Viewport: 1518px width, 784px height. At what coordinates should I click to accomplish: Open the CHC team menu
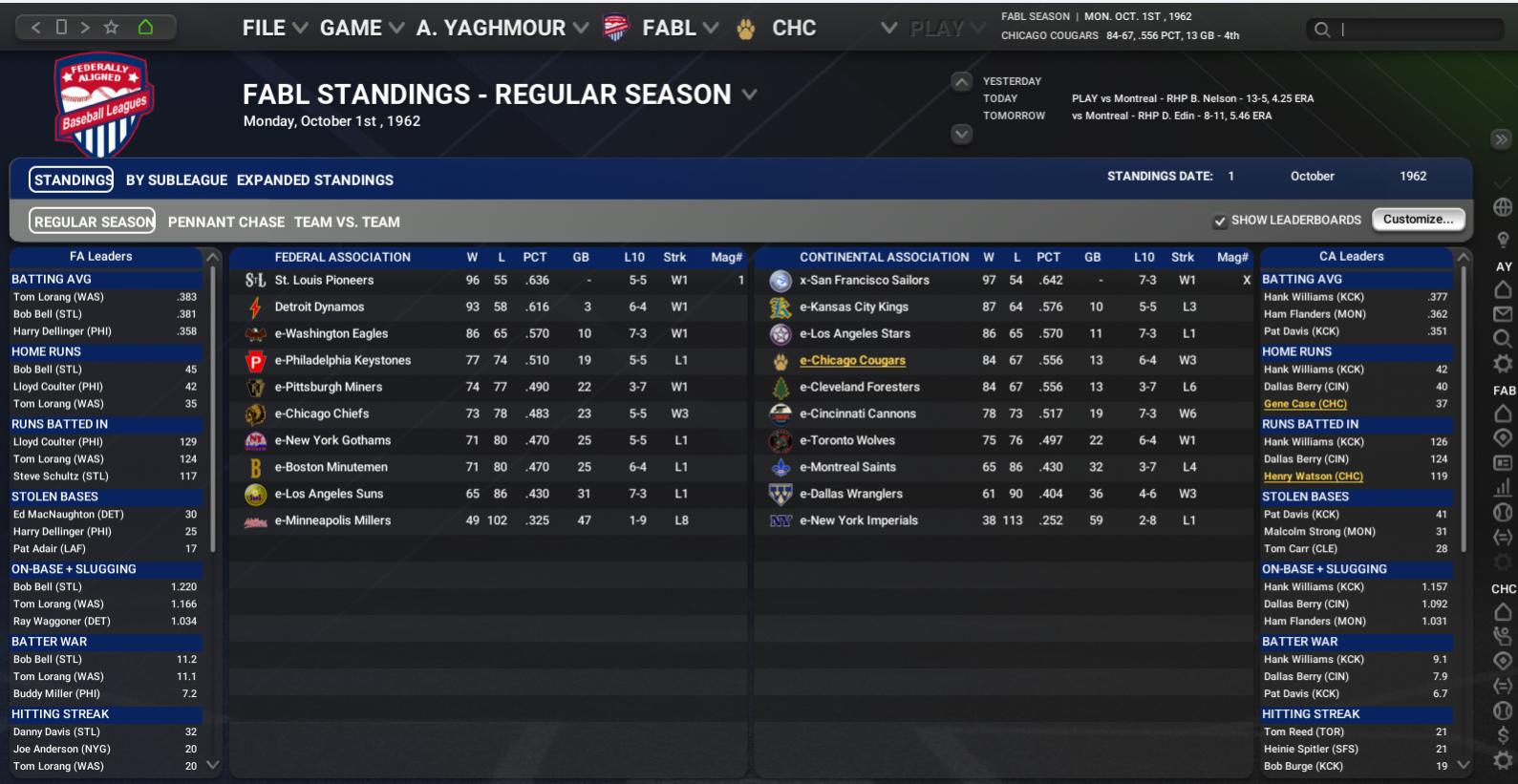tap(793, 29)
